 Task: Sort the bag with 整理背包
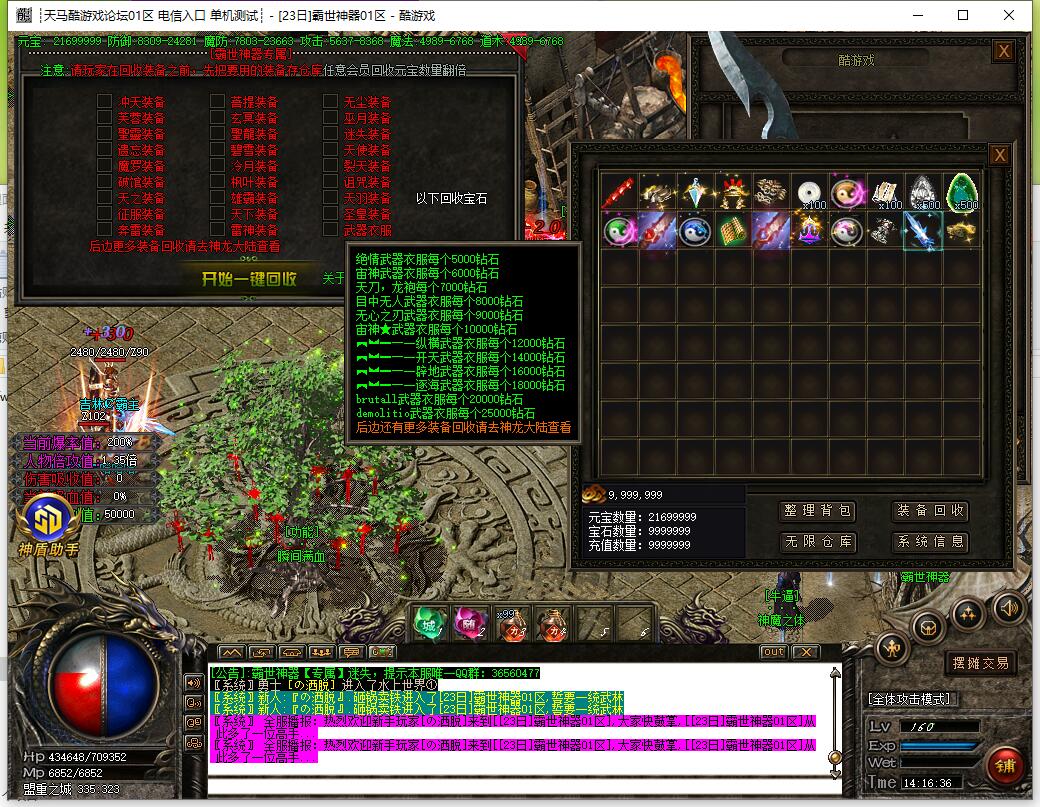[x=818, y=511]
